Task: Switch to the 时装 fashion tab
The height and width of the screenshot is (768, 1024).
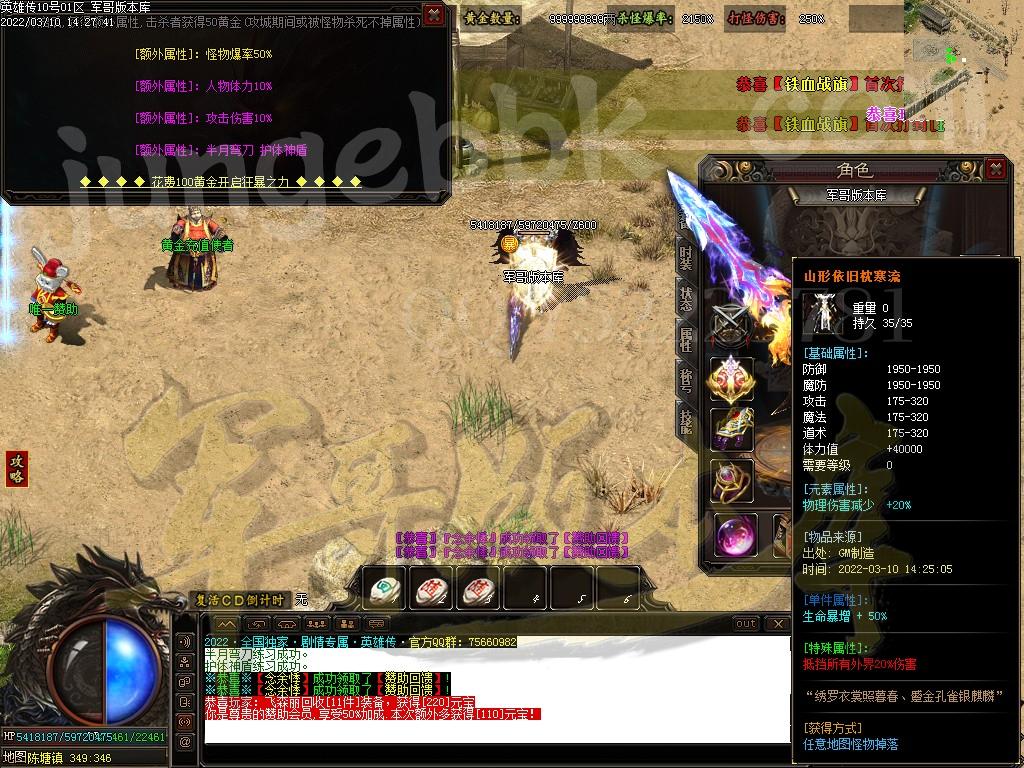Action: [x=686, y=257]
